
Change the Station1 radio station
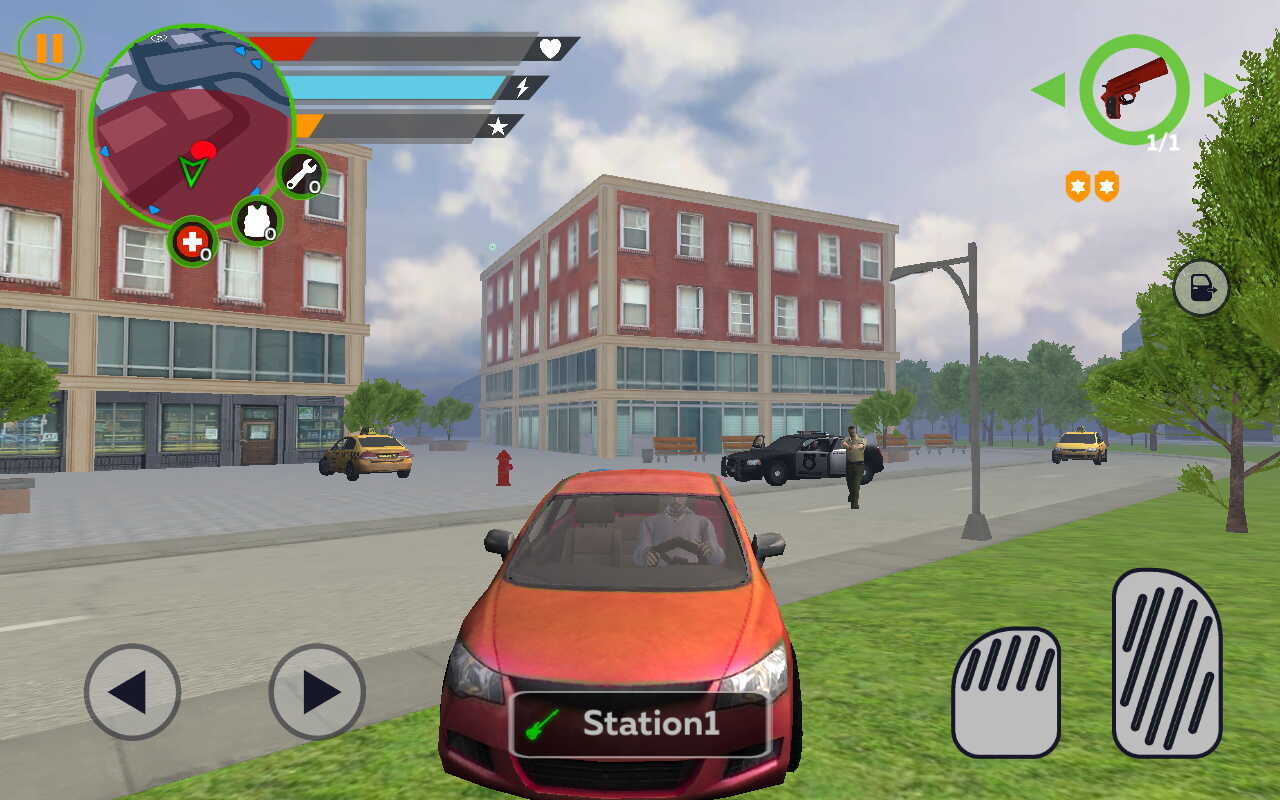click(x=639, y=724)
